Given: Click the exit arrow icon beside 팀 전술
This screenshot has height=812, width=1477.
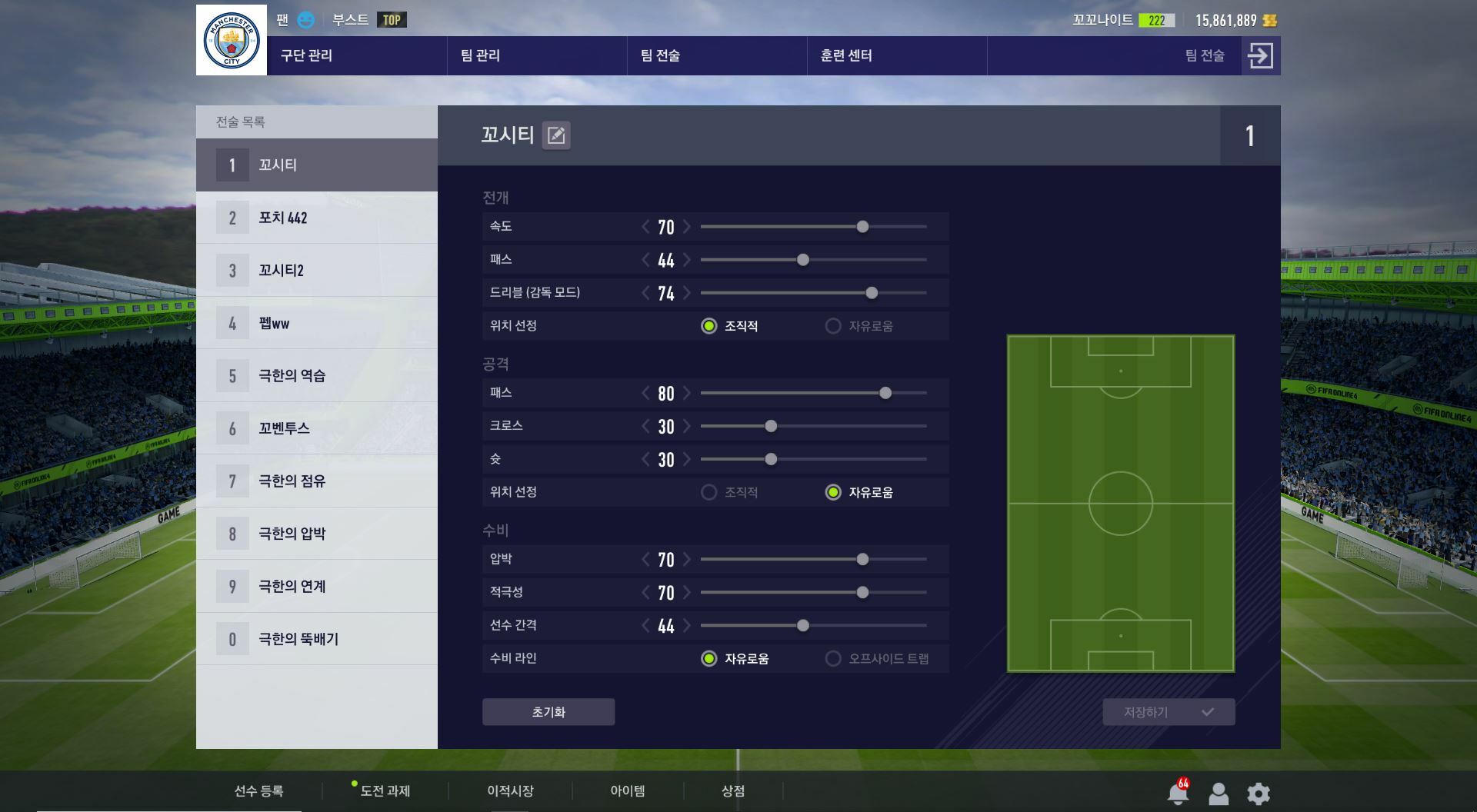Looking at the screenshot, I should (1260, 55).
